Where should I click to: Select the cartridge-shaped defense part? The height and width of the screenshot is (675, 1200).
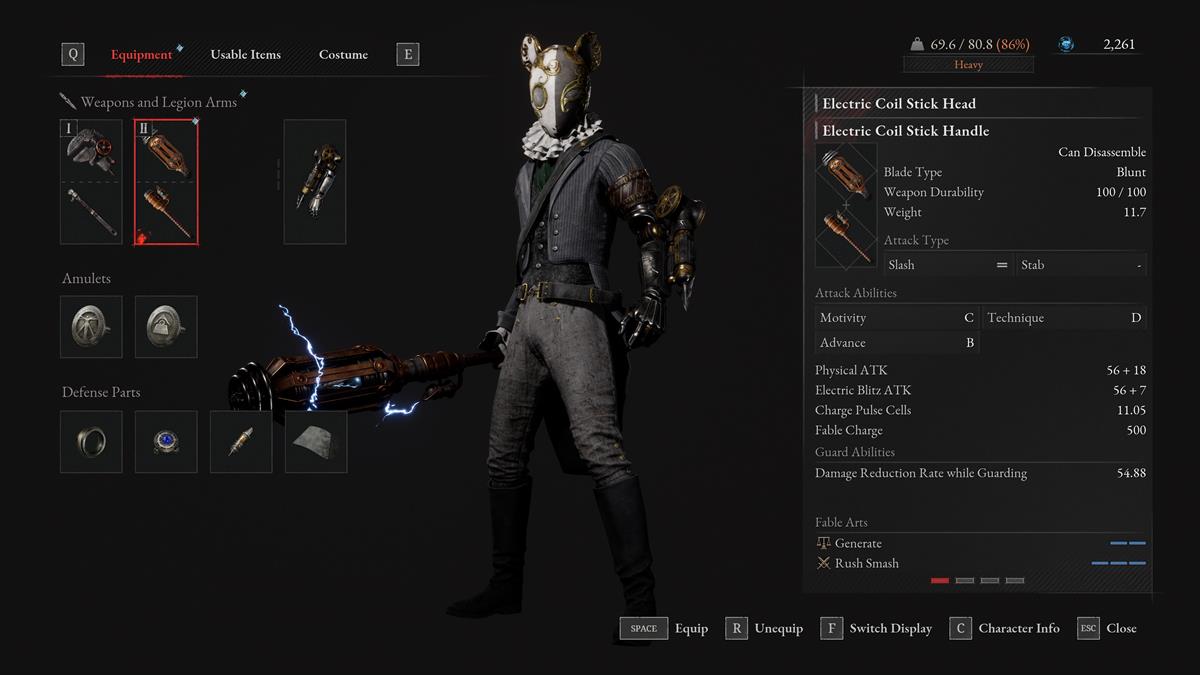click(x=241, y=441)
